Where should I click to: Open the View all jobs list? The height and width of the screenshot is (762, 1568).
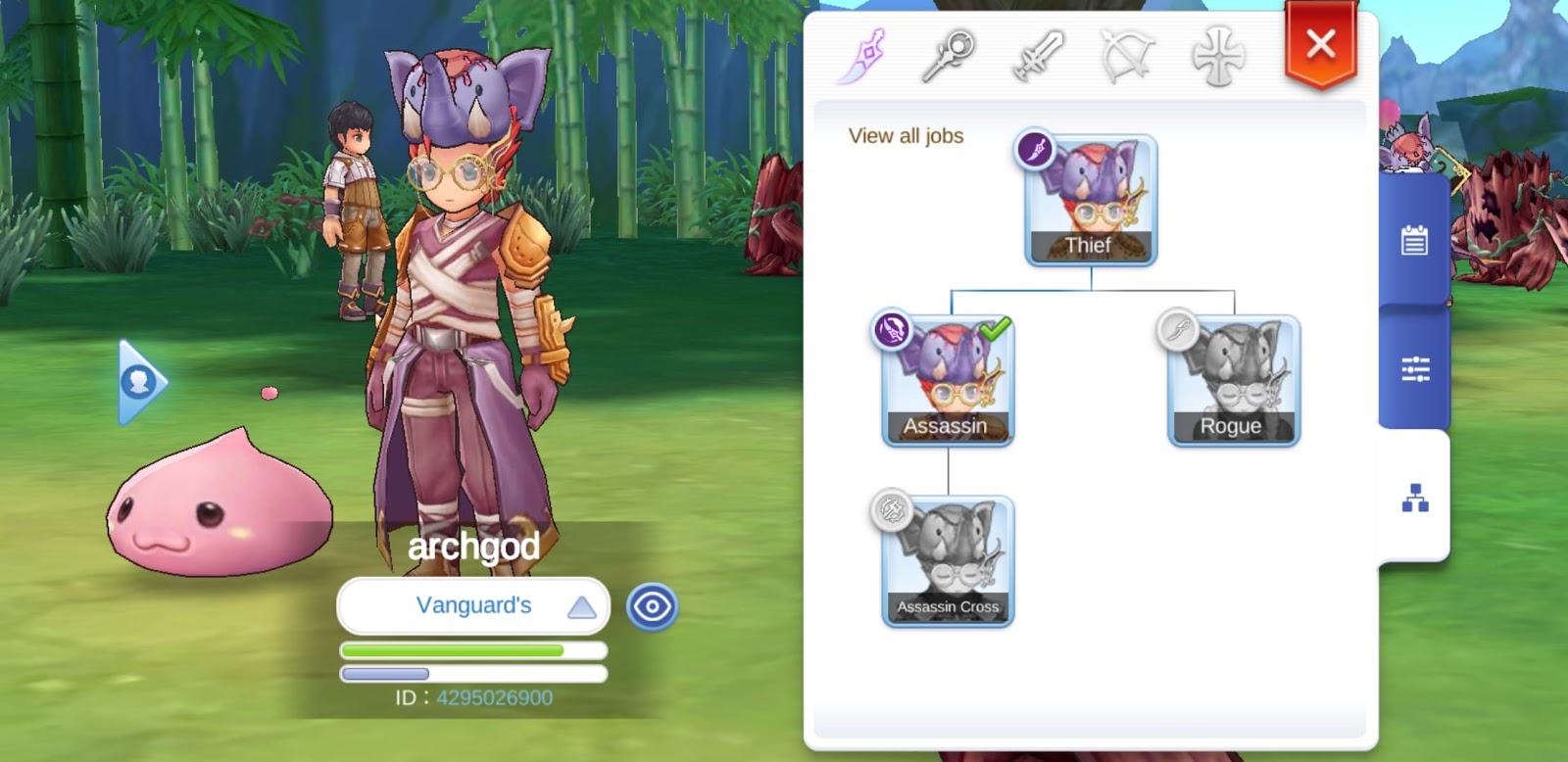point(906,136)
